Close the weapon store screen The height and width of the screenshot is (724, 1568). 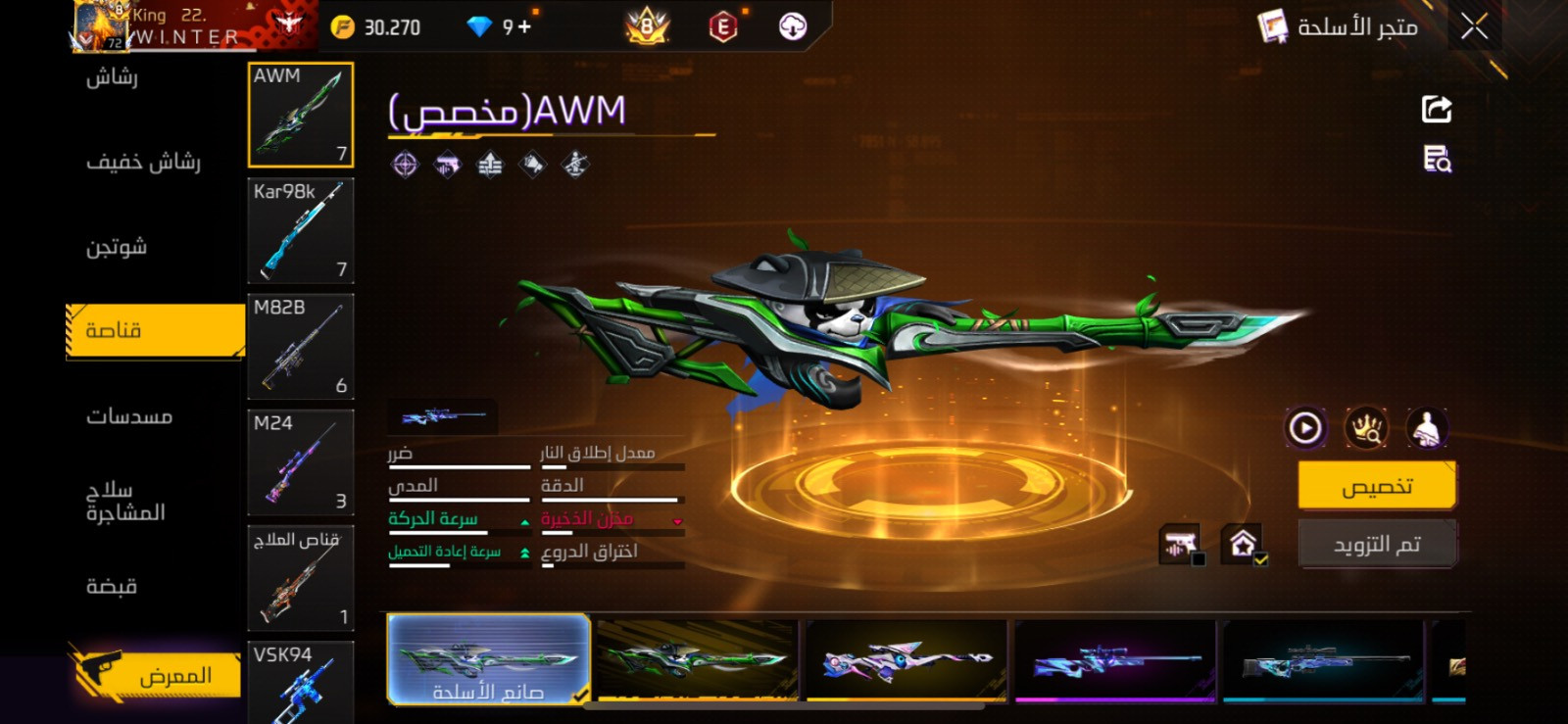pos(1474,26)
